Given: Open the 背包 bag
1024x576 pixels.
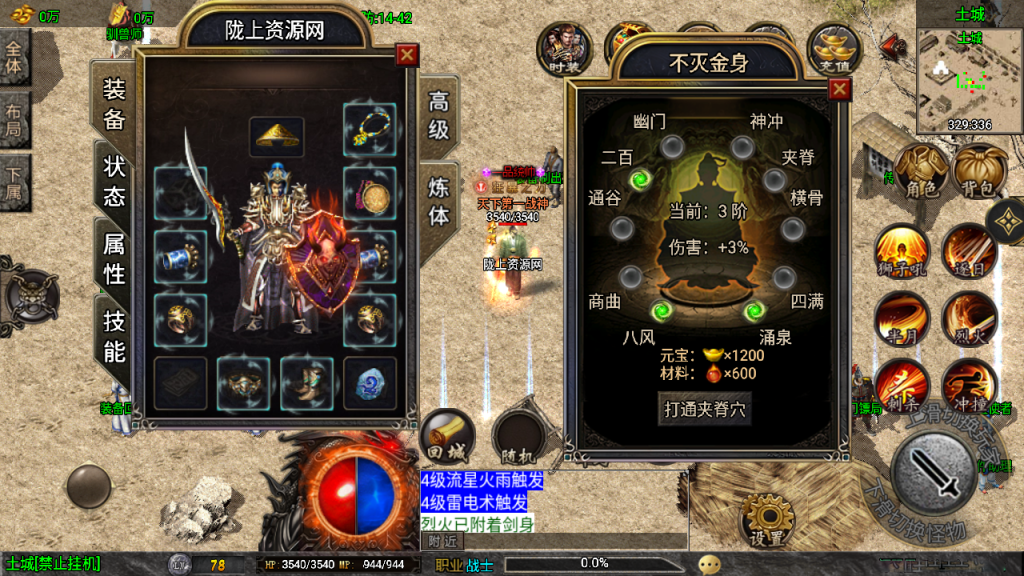Looking at the screenshot, I should (x=980, y=173).
